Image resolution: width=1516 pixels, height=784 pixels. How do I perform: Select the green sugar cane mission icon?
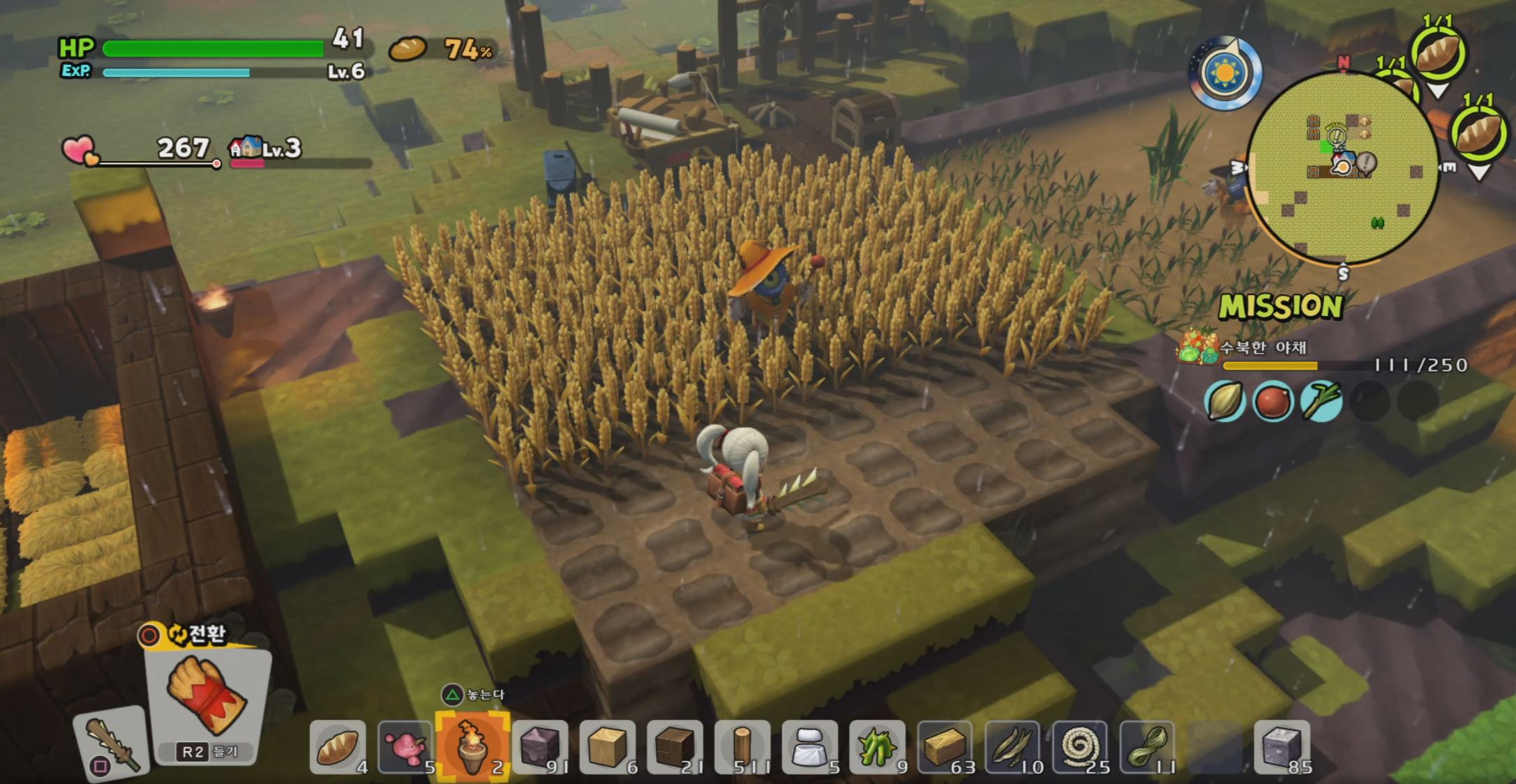(x=1321, y=402)
